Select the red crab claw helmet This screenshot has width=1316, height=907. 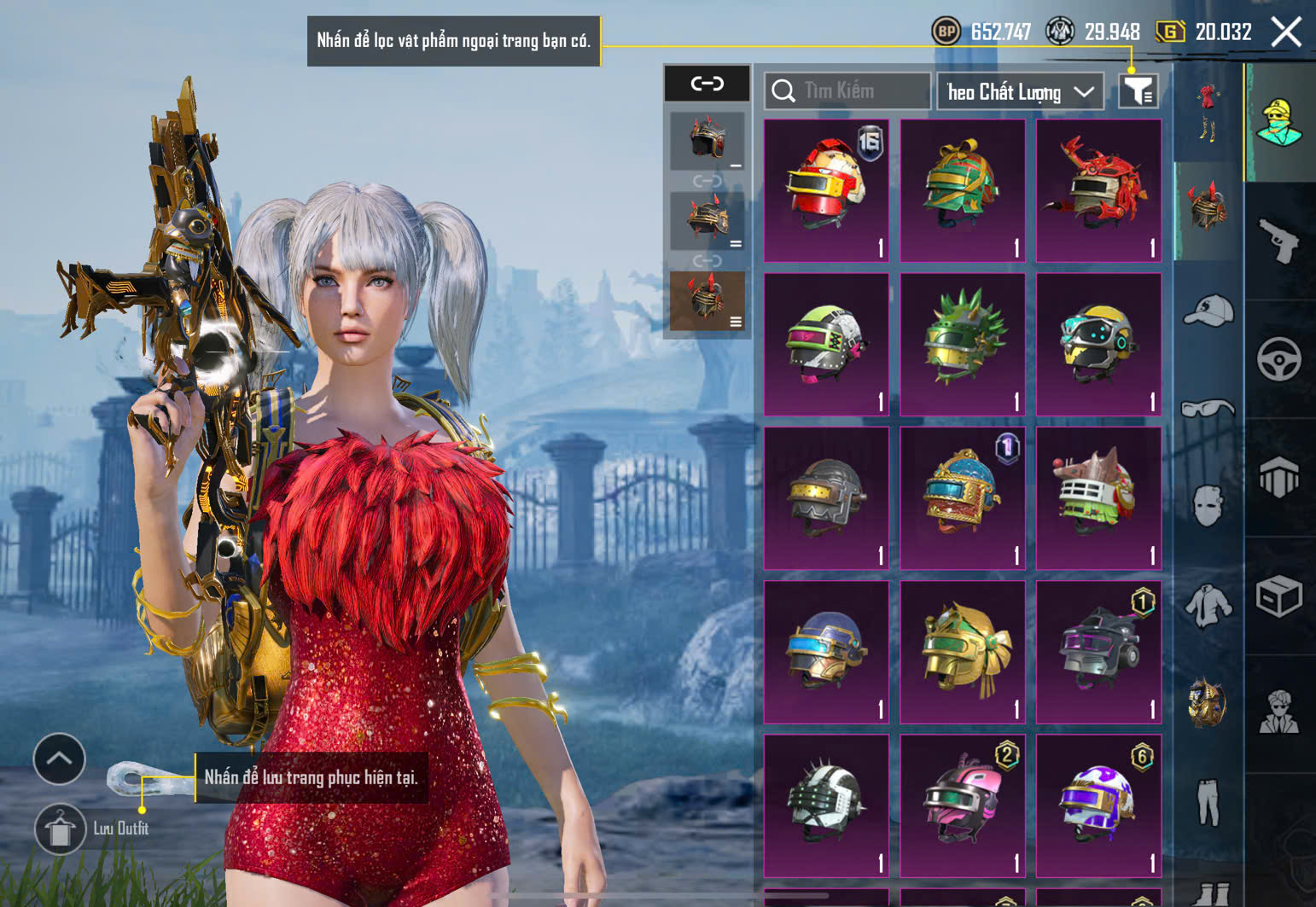point(1098,190)
